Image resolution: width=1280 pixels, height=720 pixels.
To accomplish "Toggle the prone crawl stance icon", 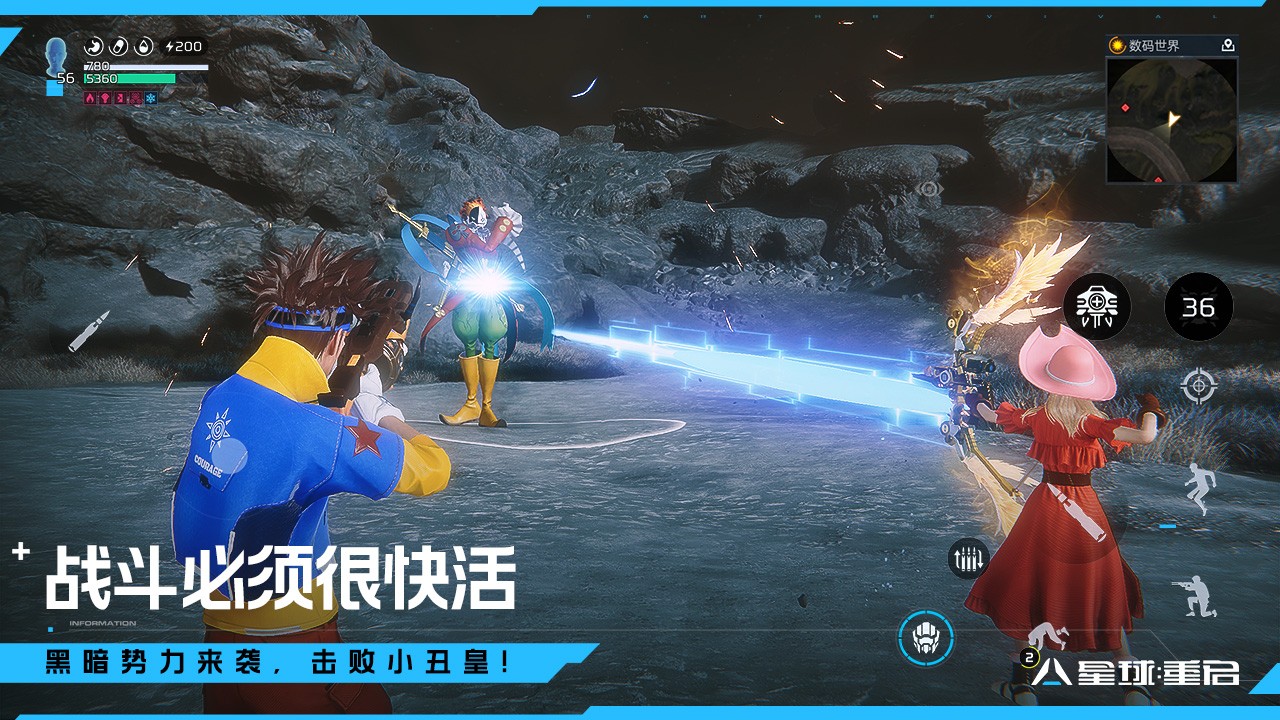I will coord(1049,634).
